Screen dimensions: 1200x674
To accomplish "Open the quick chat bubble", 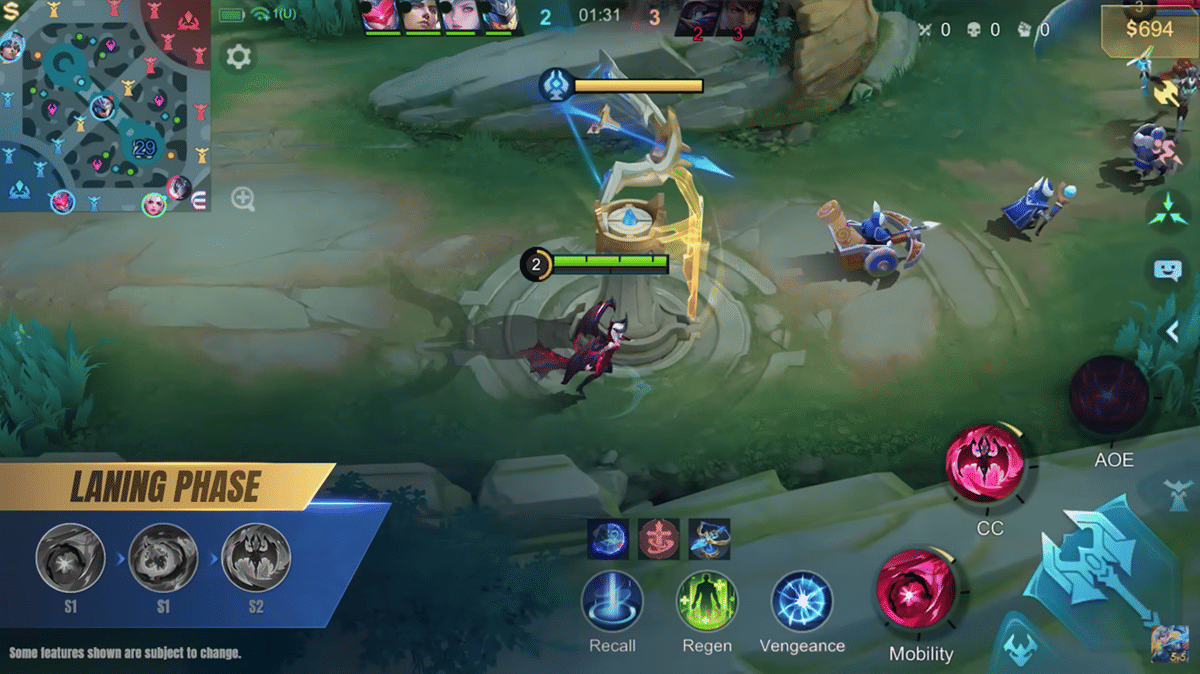I will [1167, 269].
